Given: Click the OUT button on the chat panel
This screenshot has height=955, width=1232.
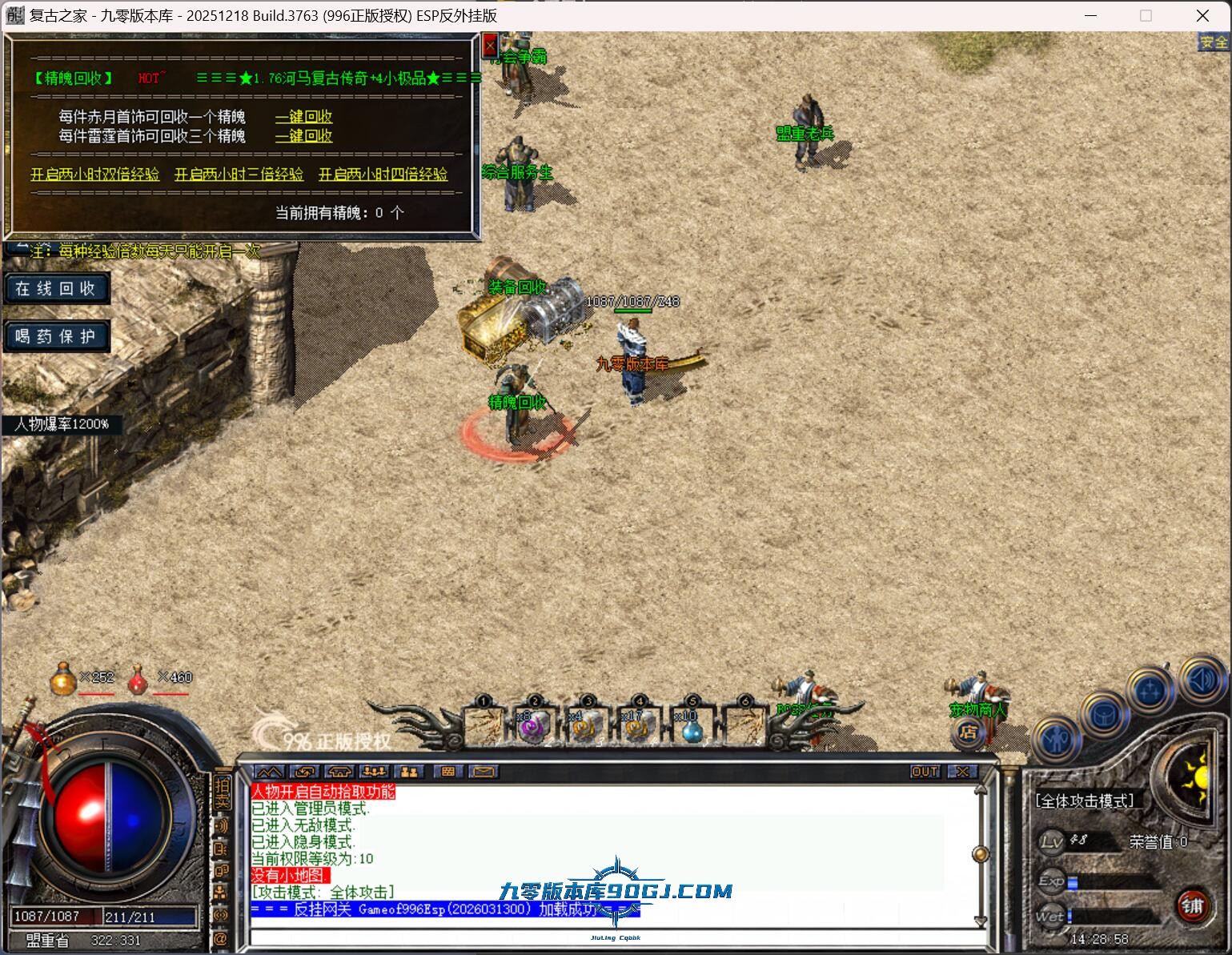Looking at the screenshot, I should pos(925,772).
